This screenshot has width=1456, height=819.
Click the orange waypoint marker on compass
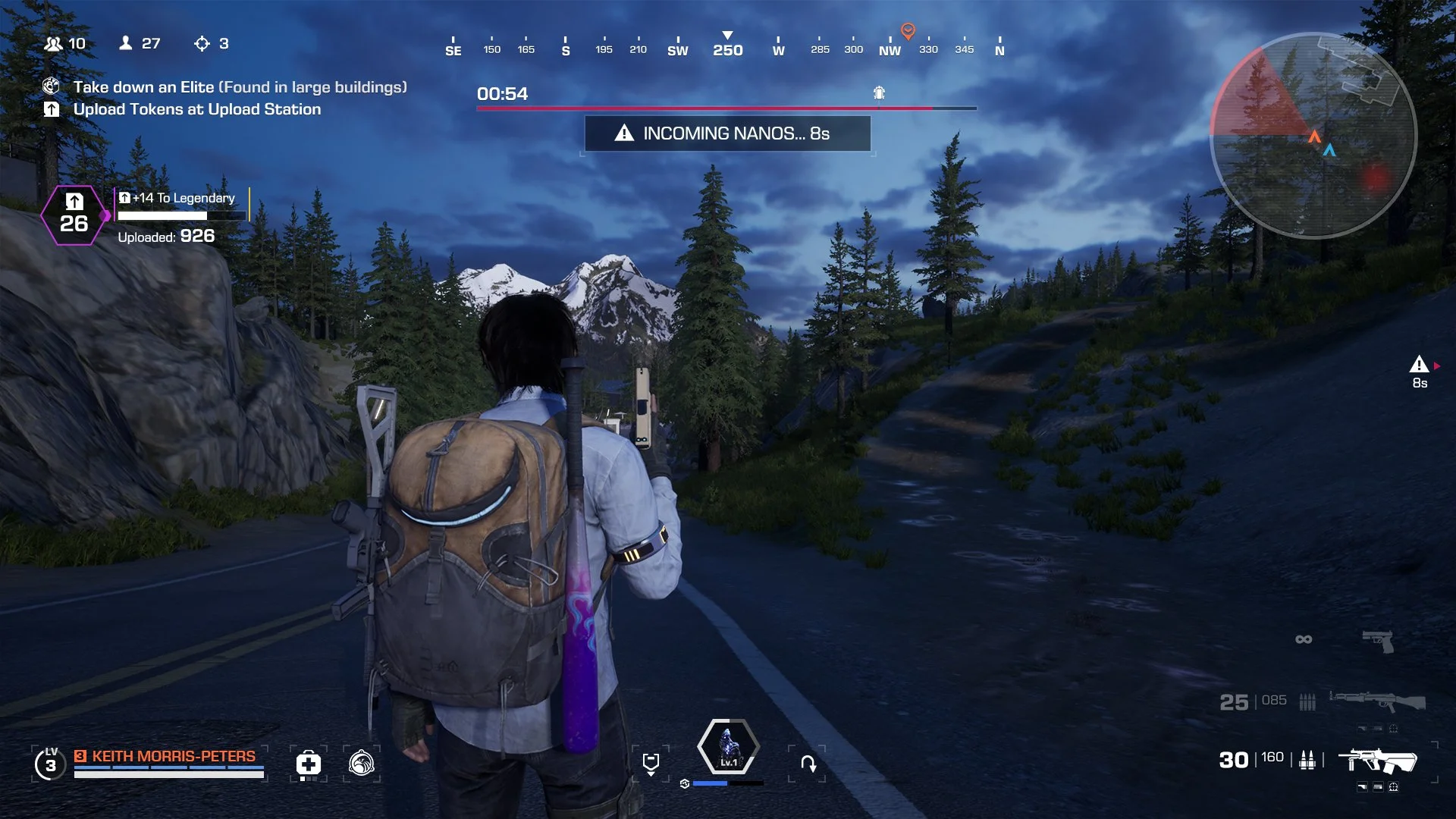pos(908,31)
